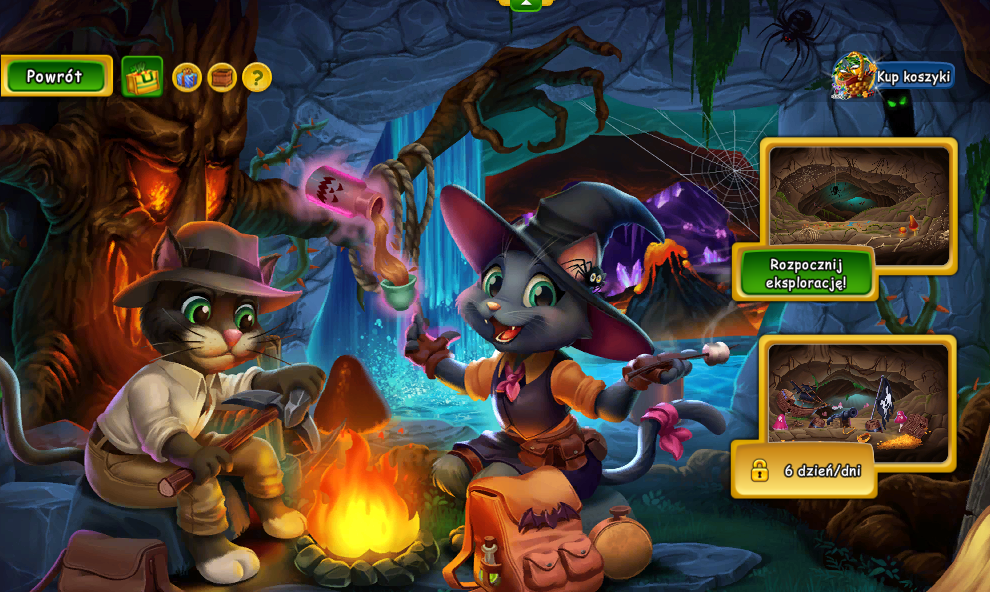
Task: Open the shopping bag icon
Action: [142, 77]
